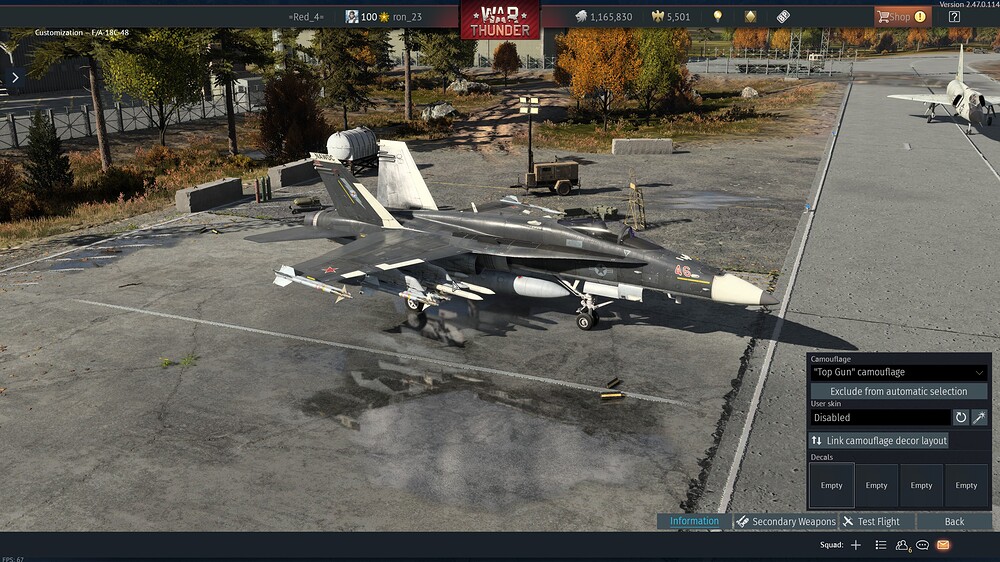Expand the left side arrow panel
The image size is (1000, 562).
(15, 77)
